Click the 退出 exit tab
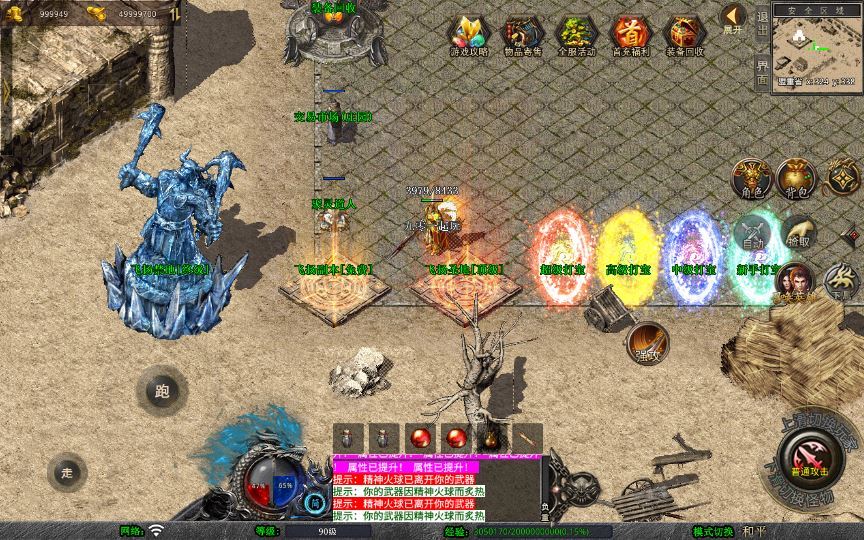The image size is (864, 540). point(762,20)
